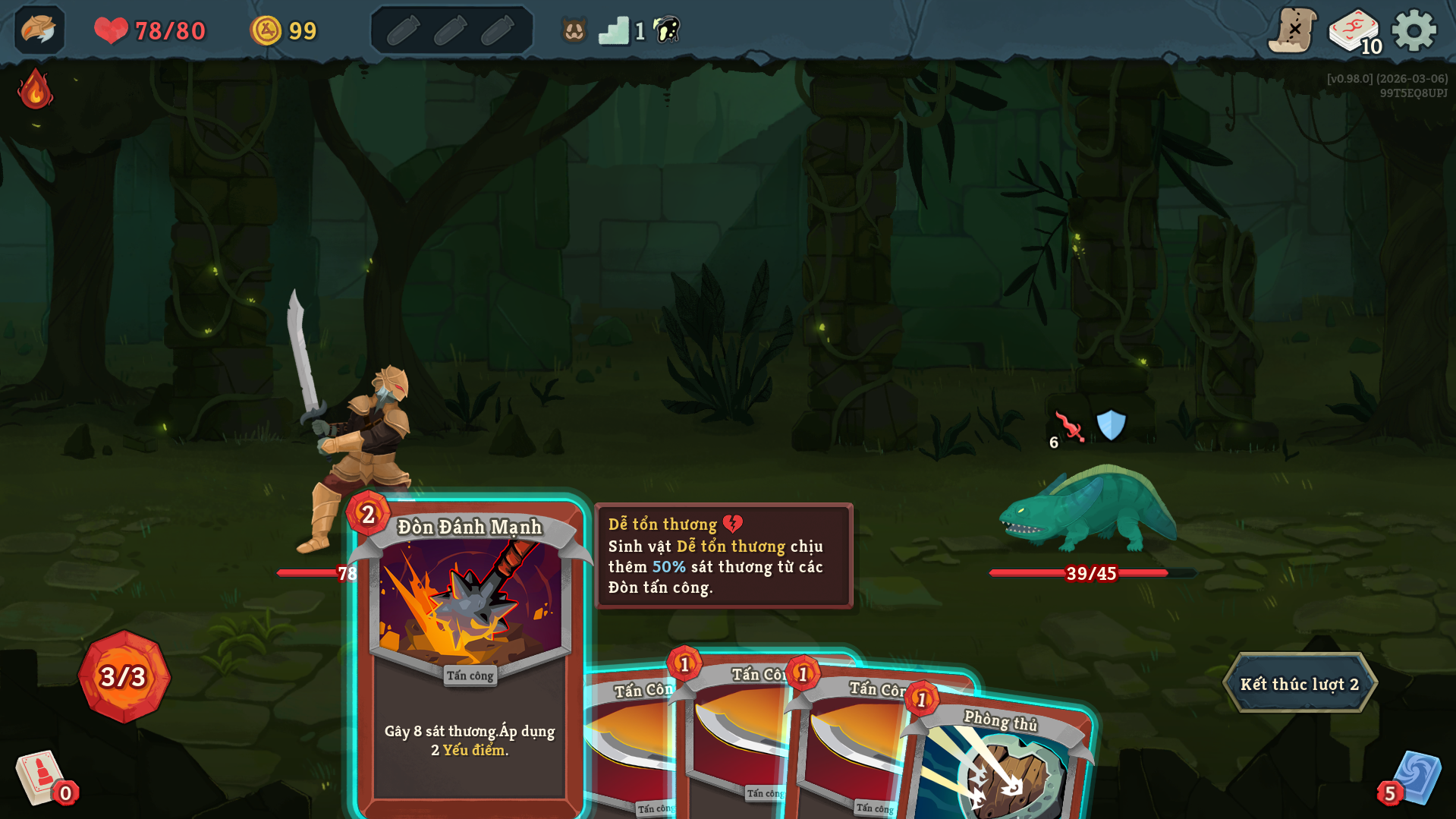Image resolution: width=1456 pixels, height=819 pixels.
Task: Inspect the burning flame relic
Action: 35,90
